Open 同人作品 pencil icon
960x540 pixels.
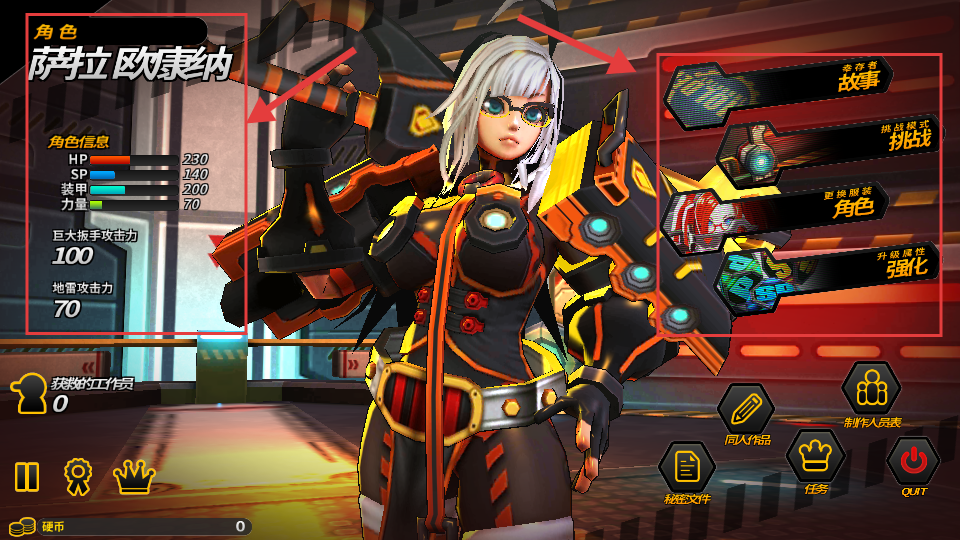click(746, 409)
